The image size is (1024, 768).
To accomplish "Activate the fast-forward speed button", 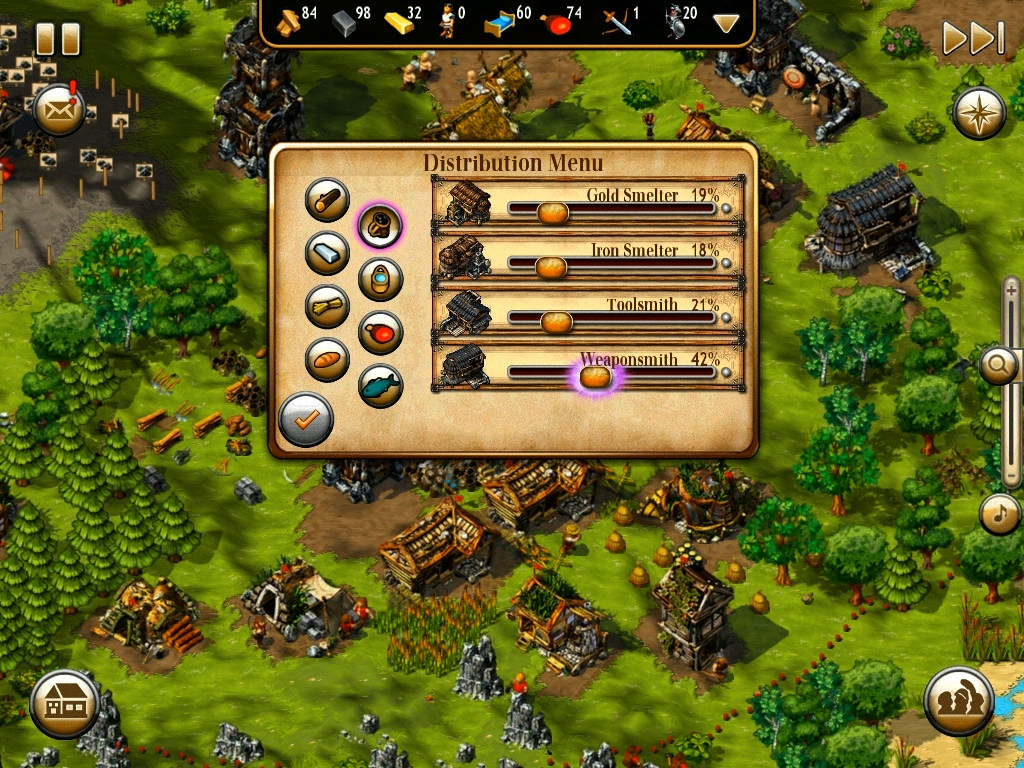I will [x=972, y=39].
